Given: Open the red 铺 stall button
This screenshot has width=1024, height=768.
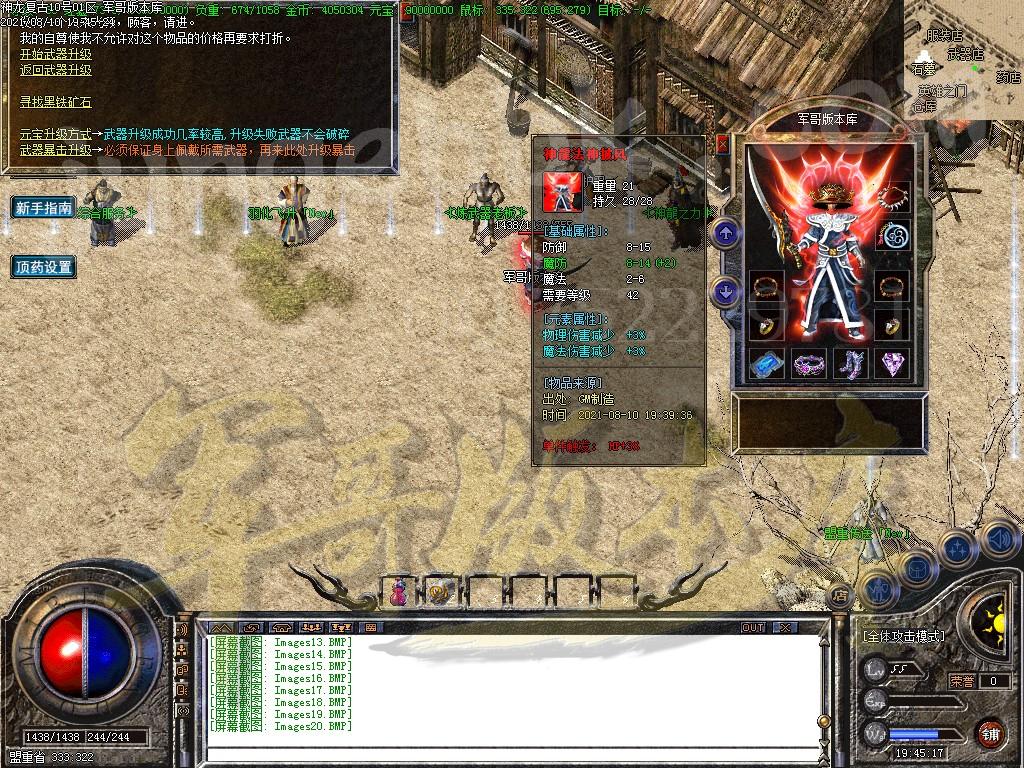Looking at the screenshot, I should [x=991, y=732].
